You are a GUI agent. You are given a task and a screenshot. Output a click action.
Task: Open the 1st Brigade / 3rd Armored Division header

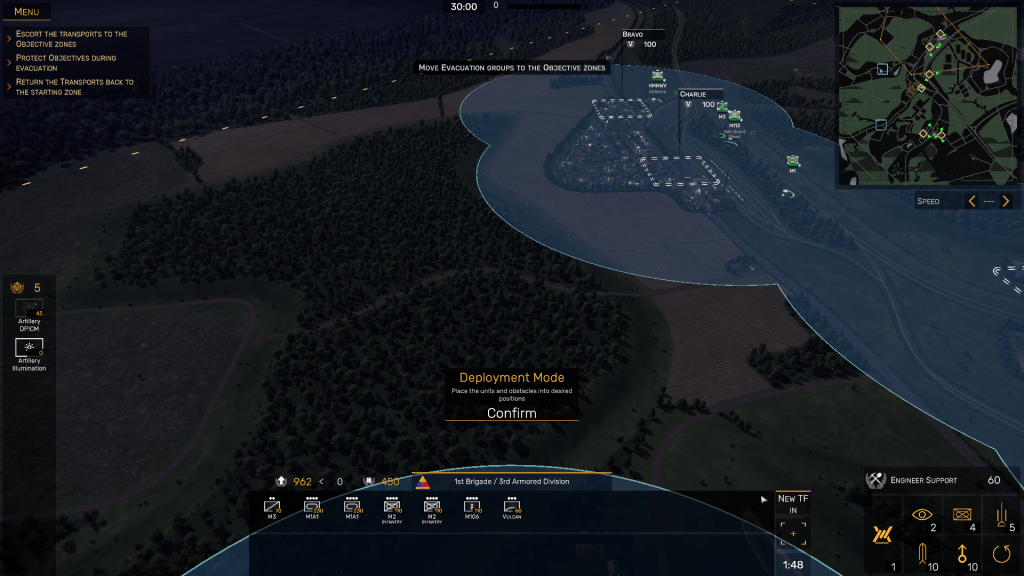click(x=511, y=481)
